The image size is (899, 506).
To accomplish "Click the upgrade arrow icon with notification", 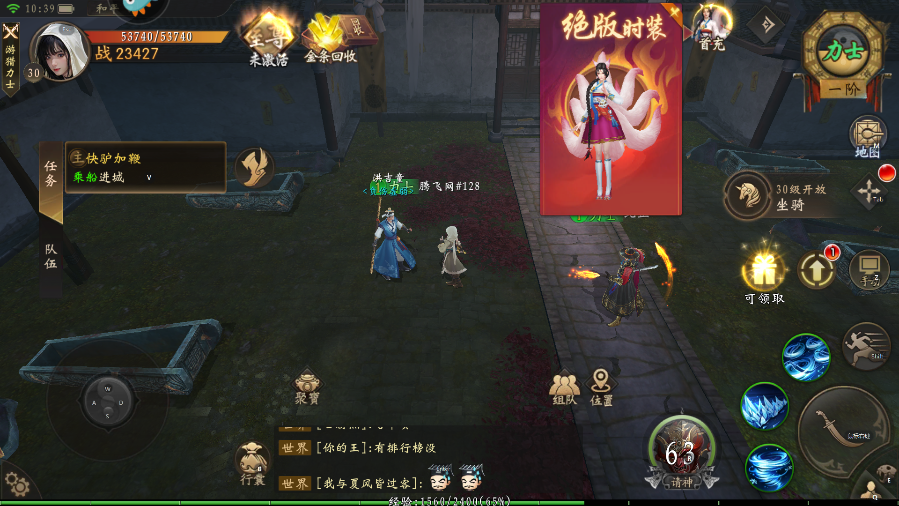I will [x=817, y=268].
